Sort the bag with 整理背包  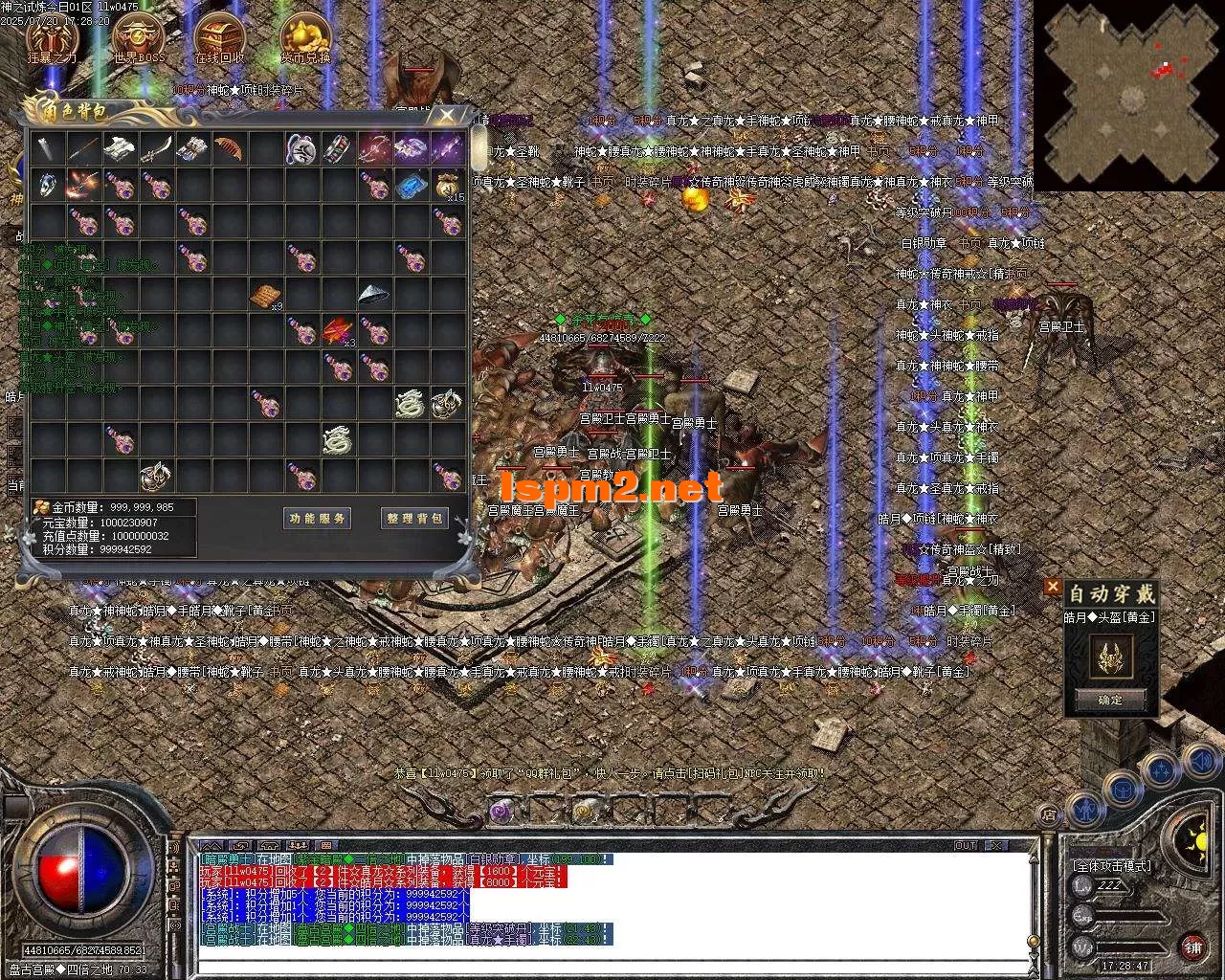[414, 519]
